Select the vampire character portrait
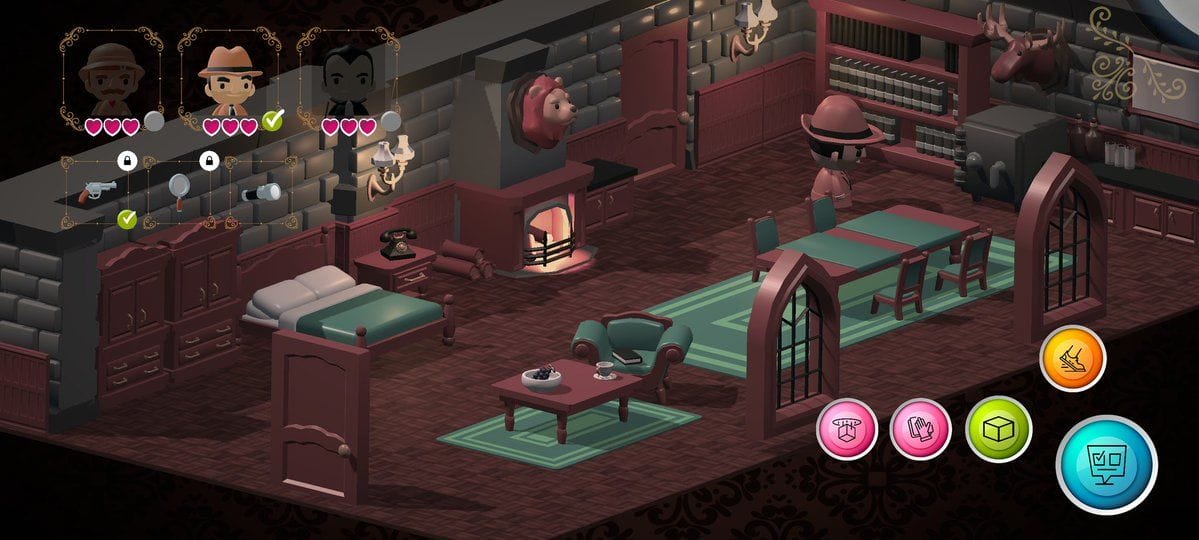The height and width of the screenshot is (540, 1199). [348, 80]
